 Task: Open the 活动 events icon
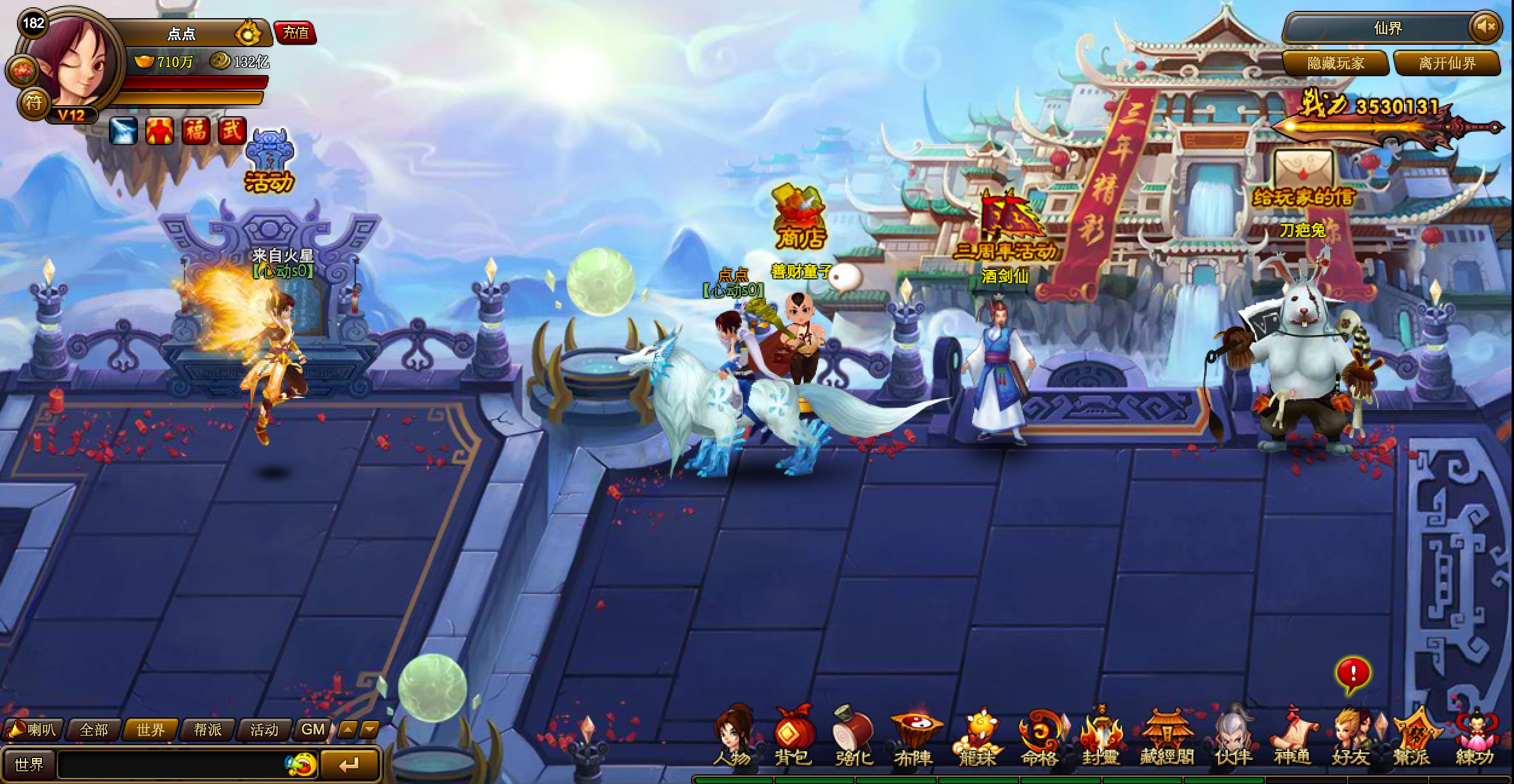coord(269,162)
